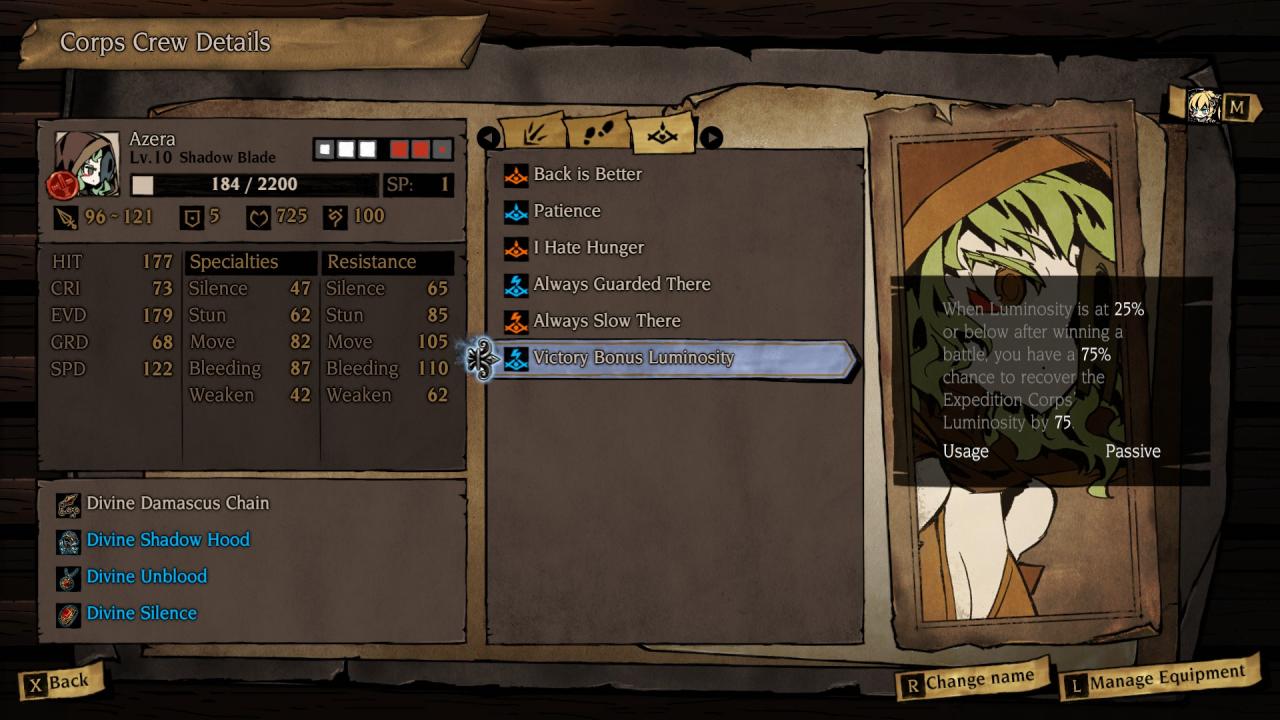Go back from Corps Crew Details
Image resolution: width=1280 pixels, height=720 pixels.
[x=59, y=683]
